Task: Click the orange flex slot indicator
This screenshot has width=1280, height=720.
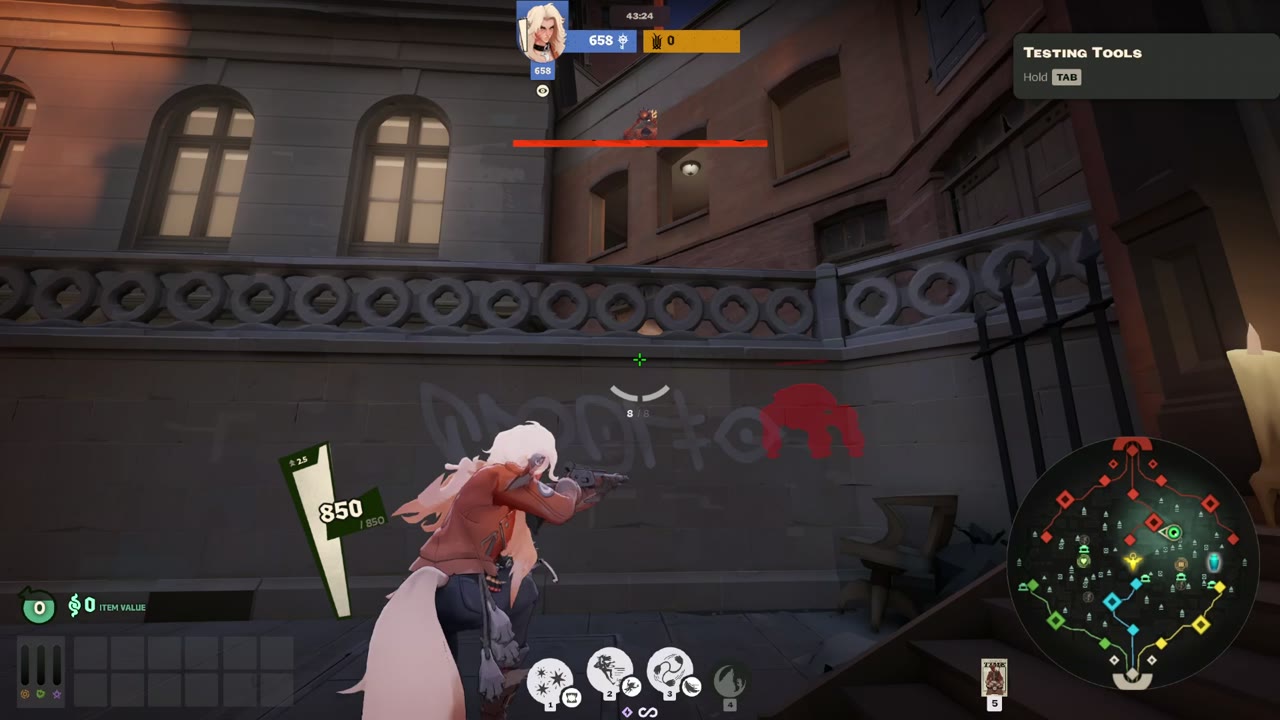Action: tap(24, 696)
